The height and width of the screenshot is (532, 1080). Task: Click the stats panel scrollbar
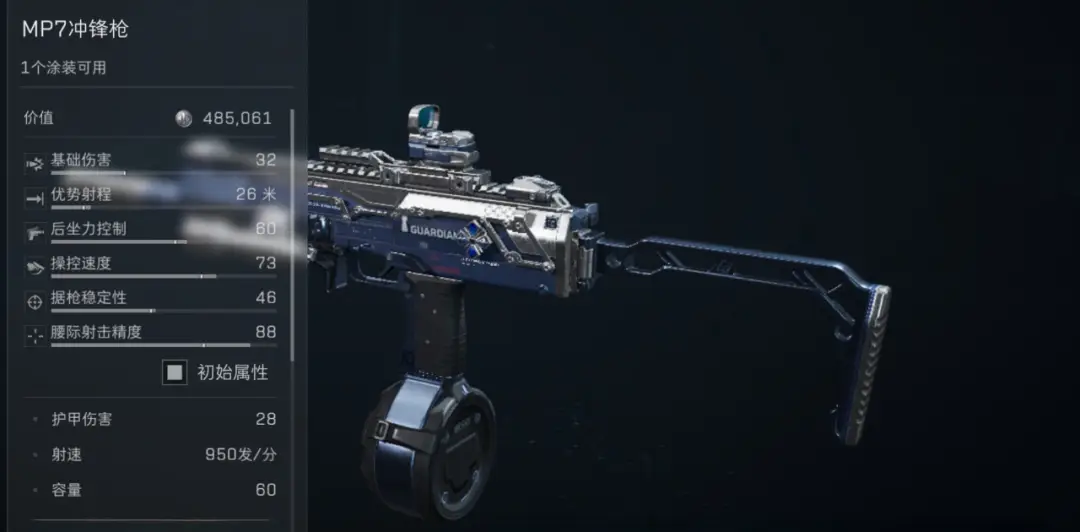pyautogui.click(x=292, y=230)
